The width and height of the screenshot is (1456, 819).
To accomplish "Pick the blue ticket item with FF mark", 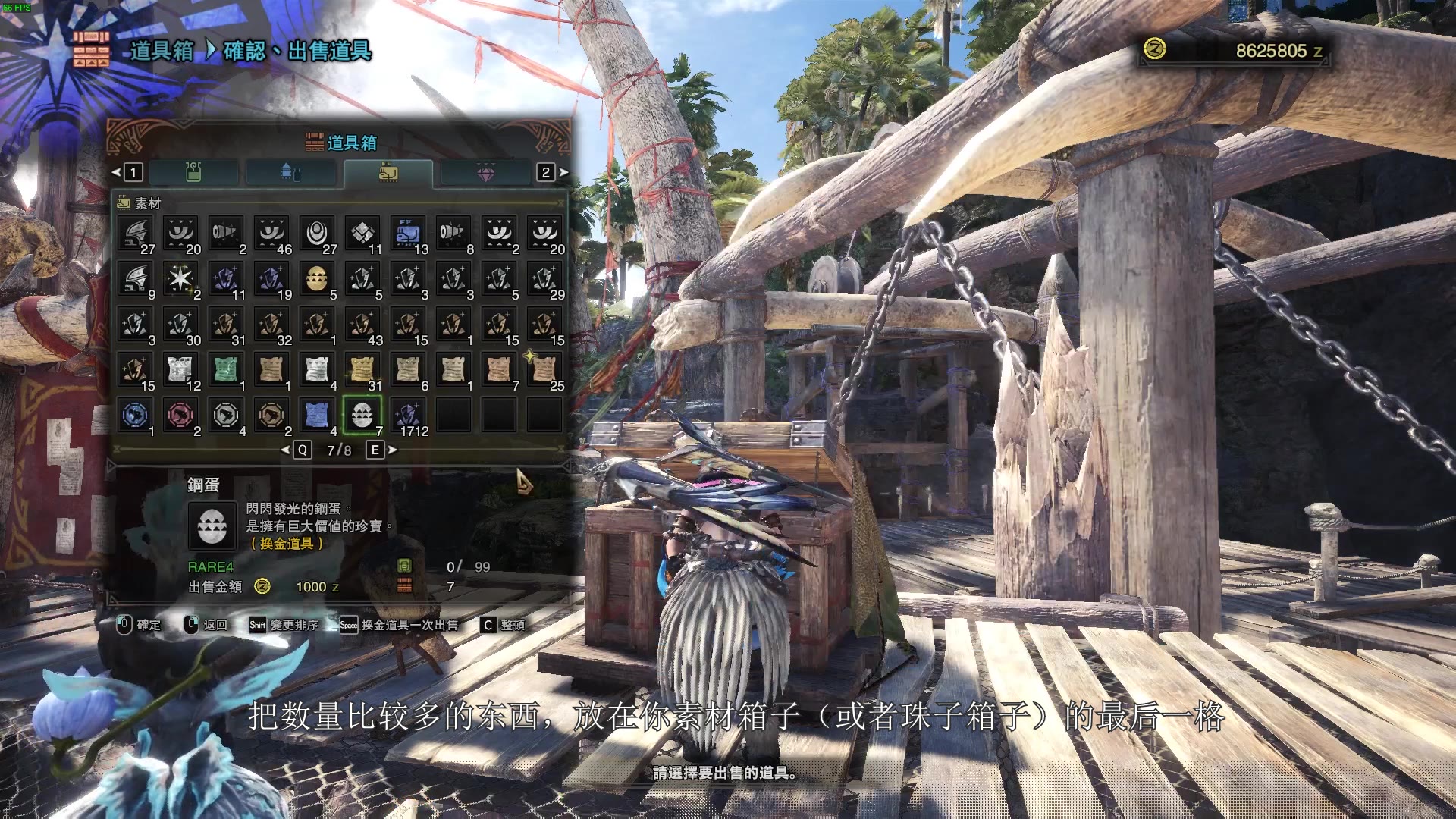I will (x=408, y=233).
